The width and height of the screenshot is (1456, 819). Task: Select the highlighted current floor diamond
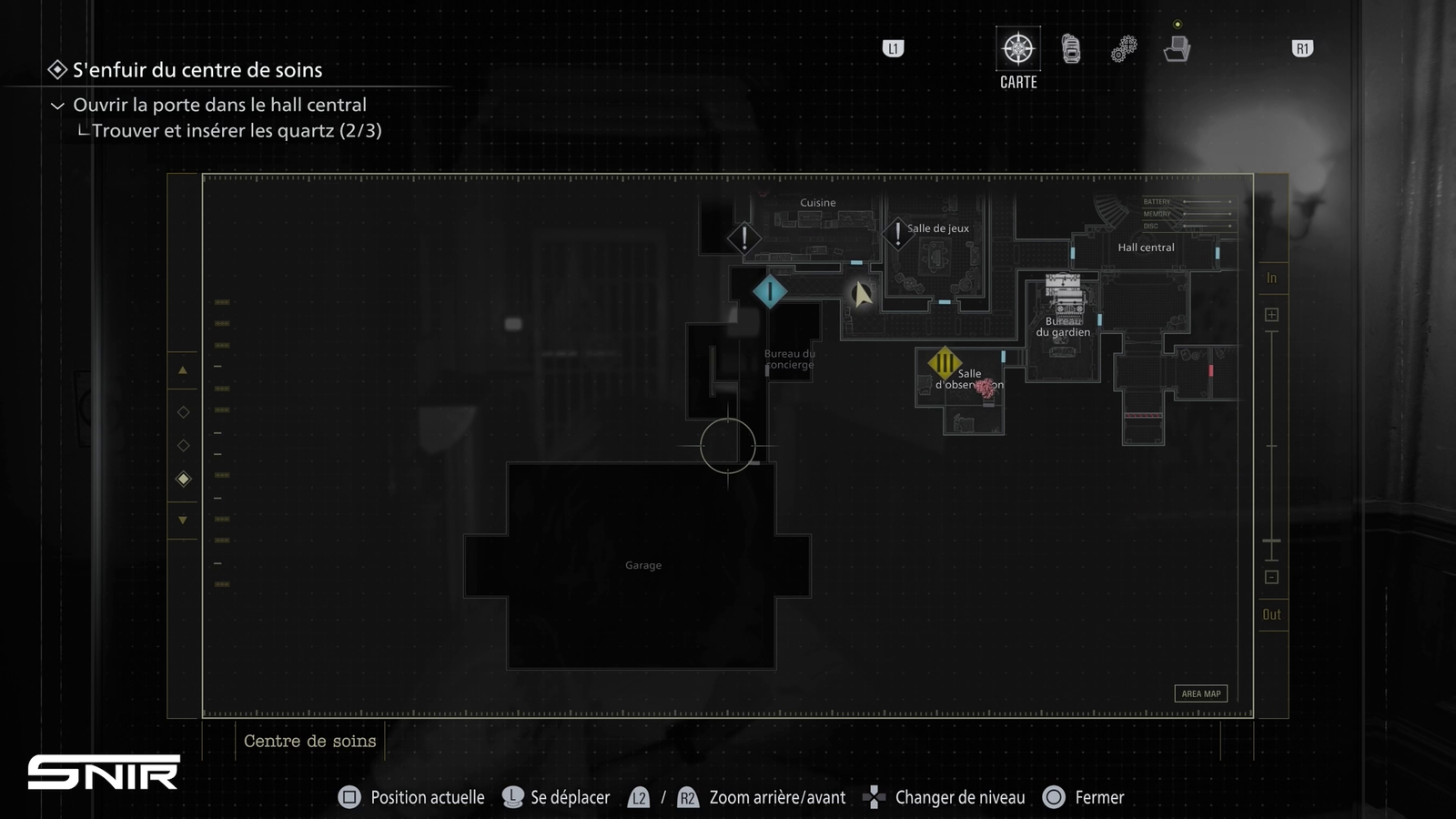pyautogui.click(x=184, y=479)
